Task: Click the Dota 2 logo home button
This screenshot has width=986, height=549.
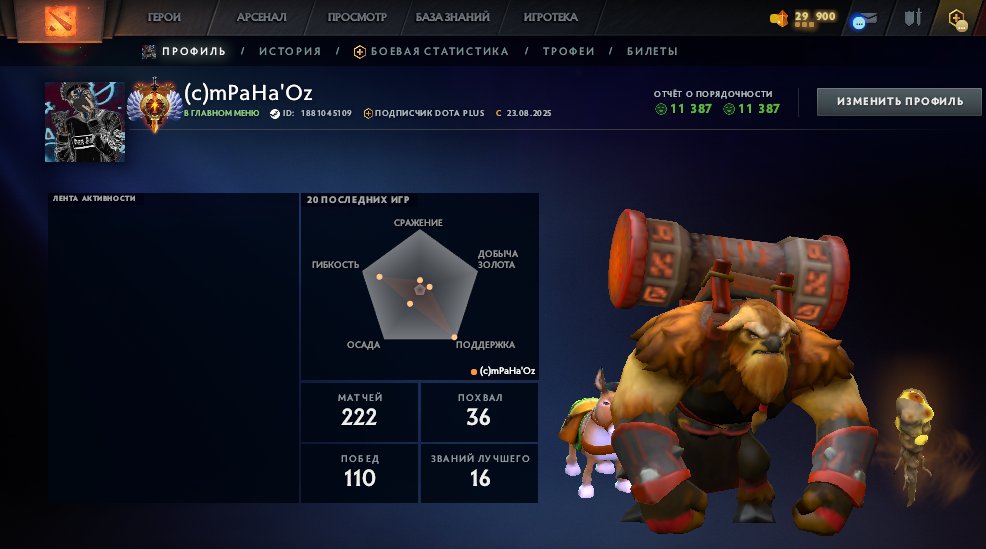Action: [67, 18]
